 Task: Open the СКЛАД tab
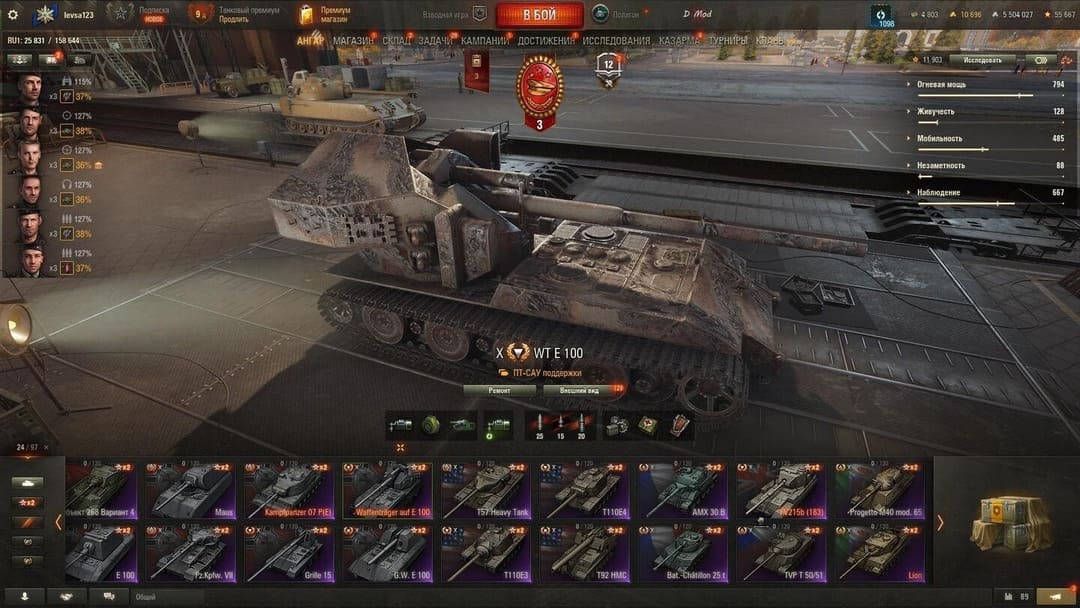pos(396,41)
